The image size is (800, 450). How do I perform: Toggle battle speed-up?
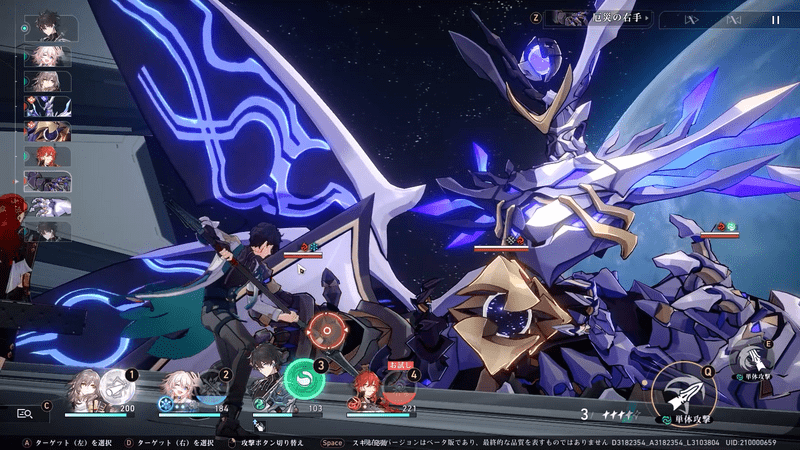pos(692,19)
